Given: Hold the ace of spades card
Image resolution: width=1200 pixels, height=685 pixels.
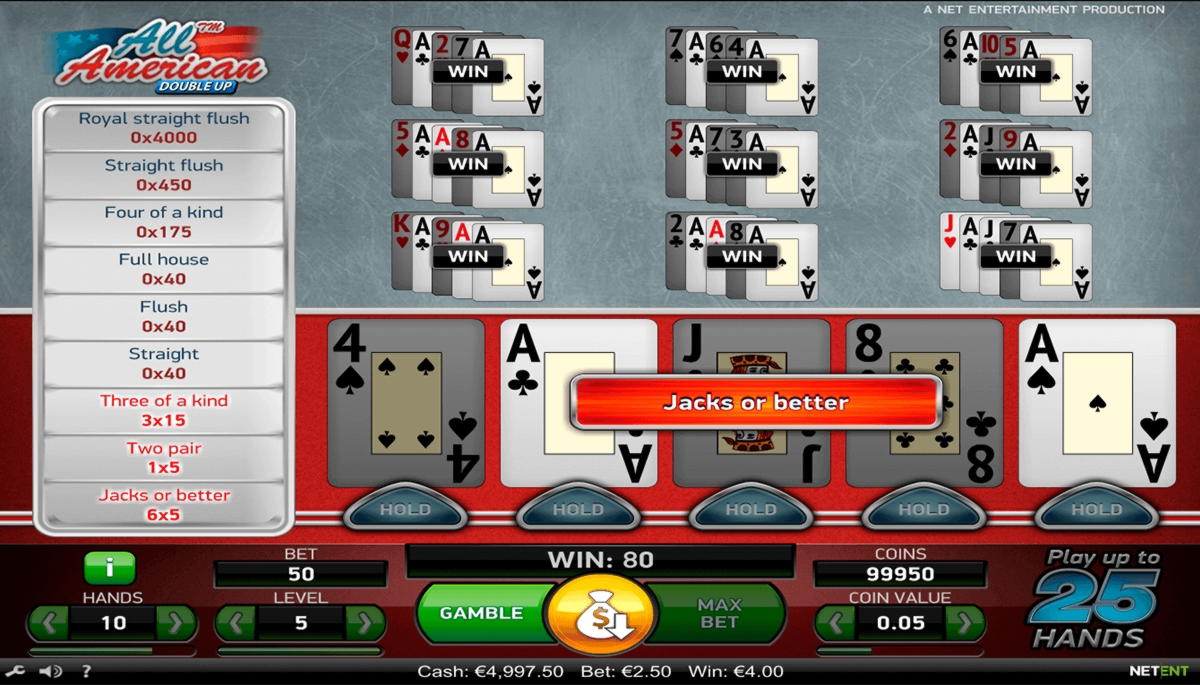Looking at the screenshot, I should click(x=1097, y=510).
